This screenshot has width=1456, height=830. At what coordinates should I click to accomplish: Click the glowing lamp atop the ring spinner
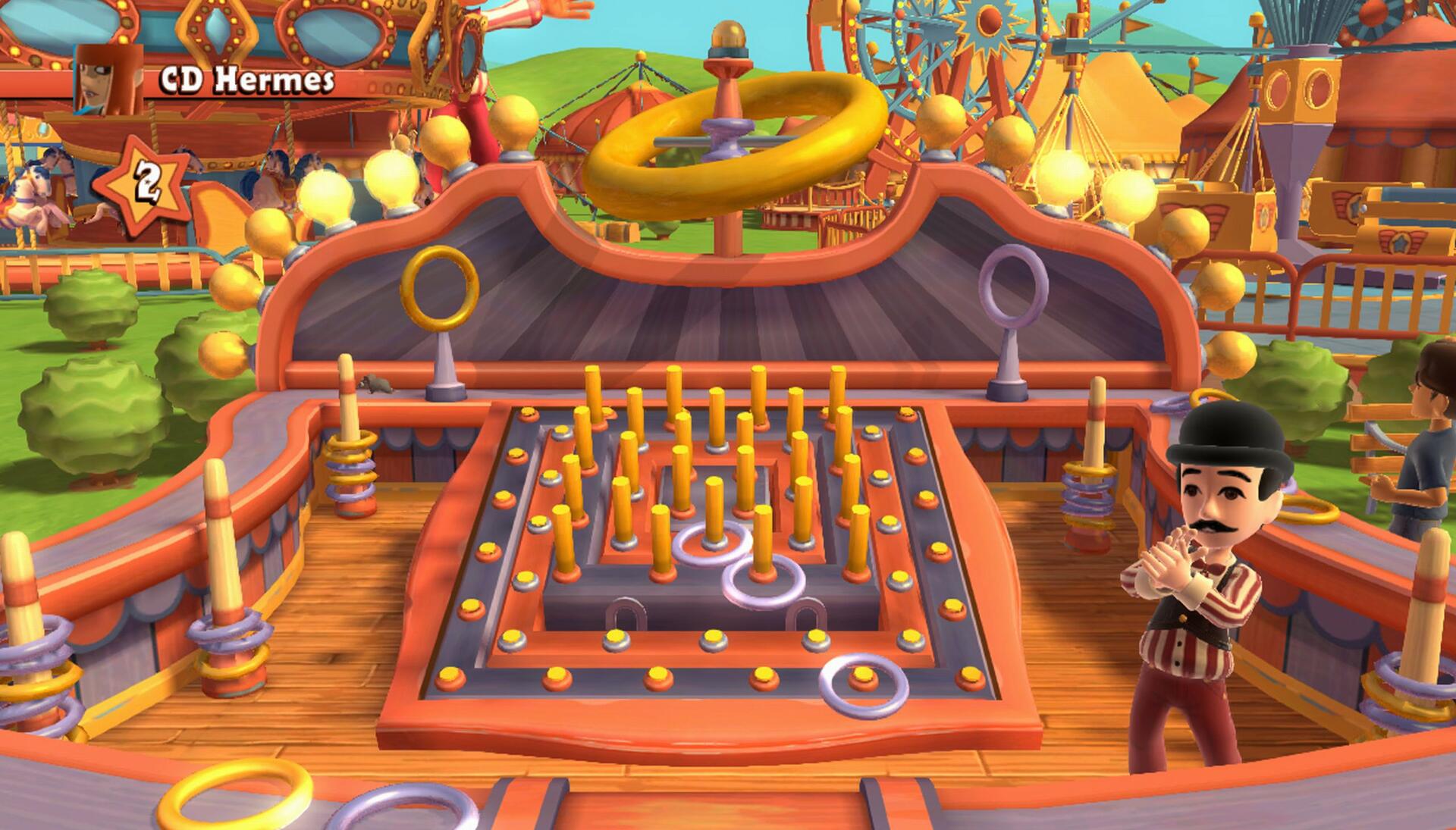(x=726, y=34)
